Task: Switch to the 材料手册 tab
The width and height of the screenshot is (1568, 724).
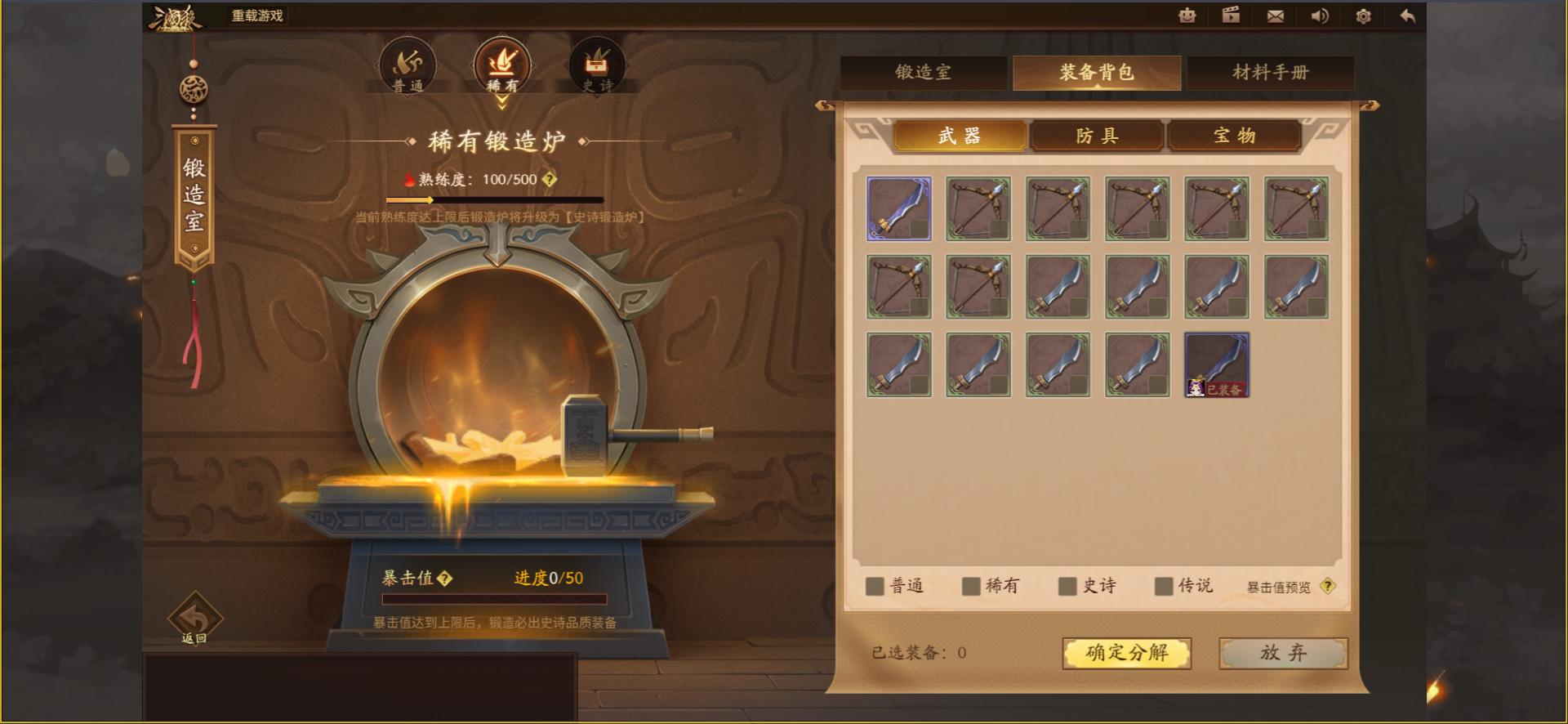Action: [1271, 73]
